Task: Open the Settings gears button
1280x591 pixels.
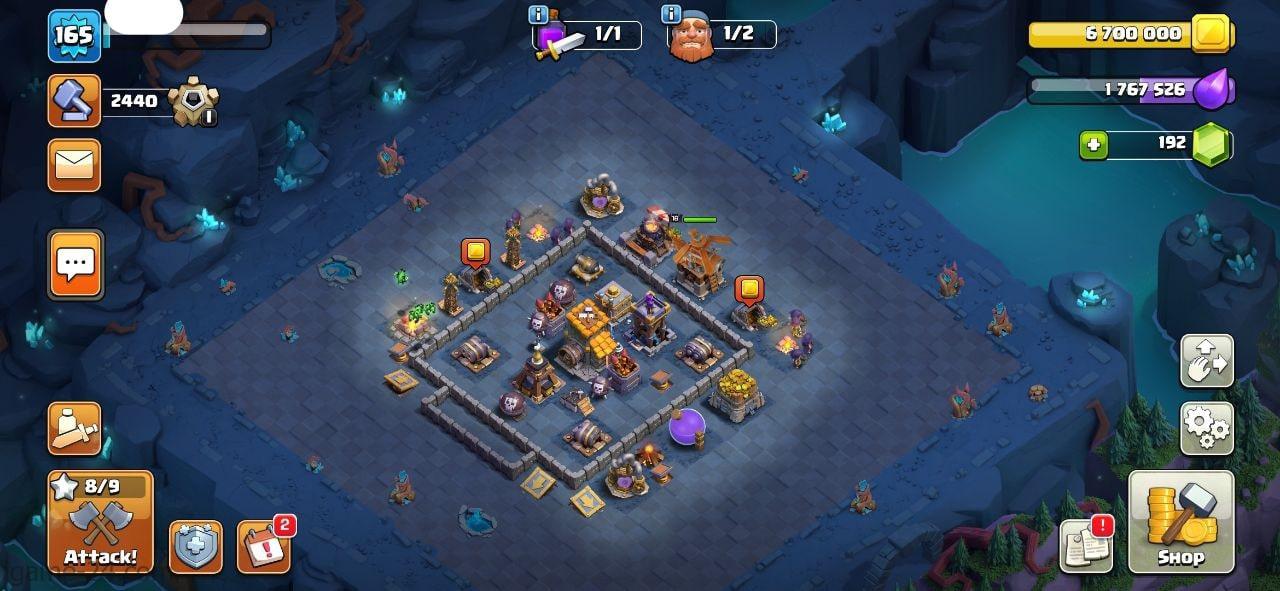Action: tap(1206, 429)
